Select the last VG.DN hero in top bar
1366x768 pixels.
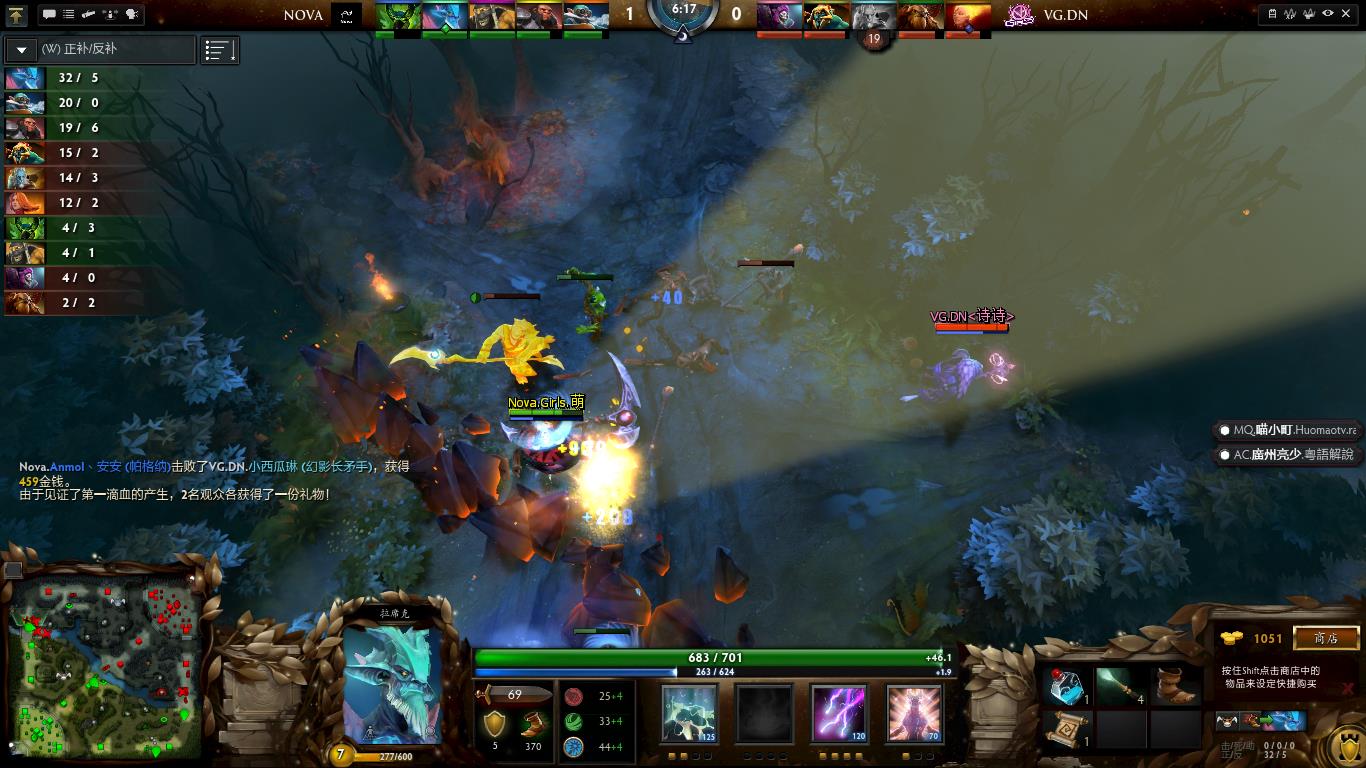coord(968,16)
